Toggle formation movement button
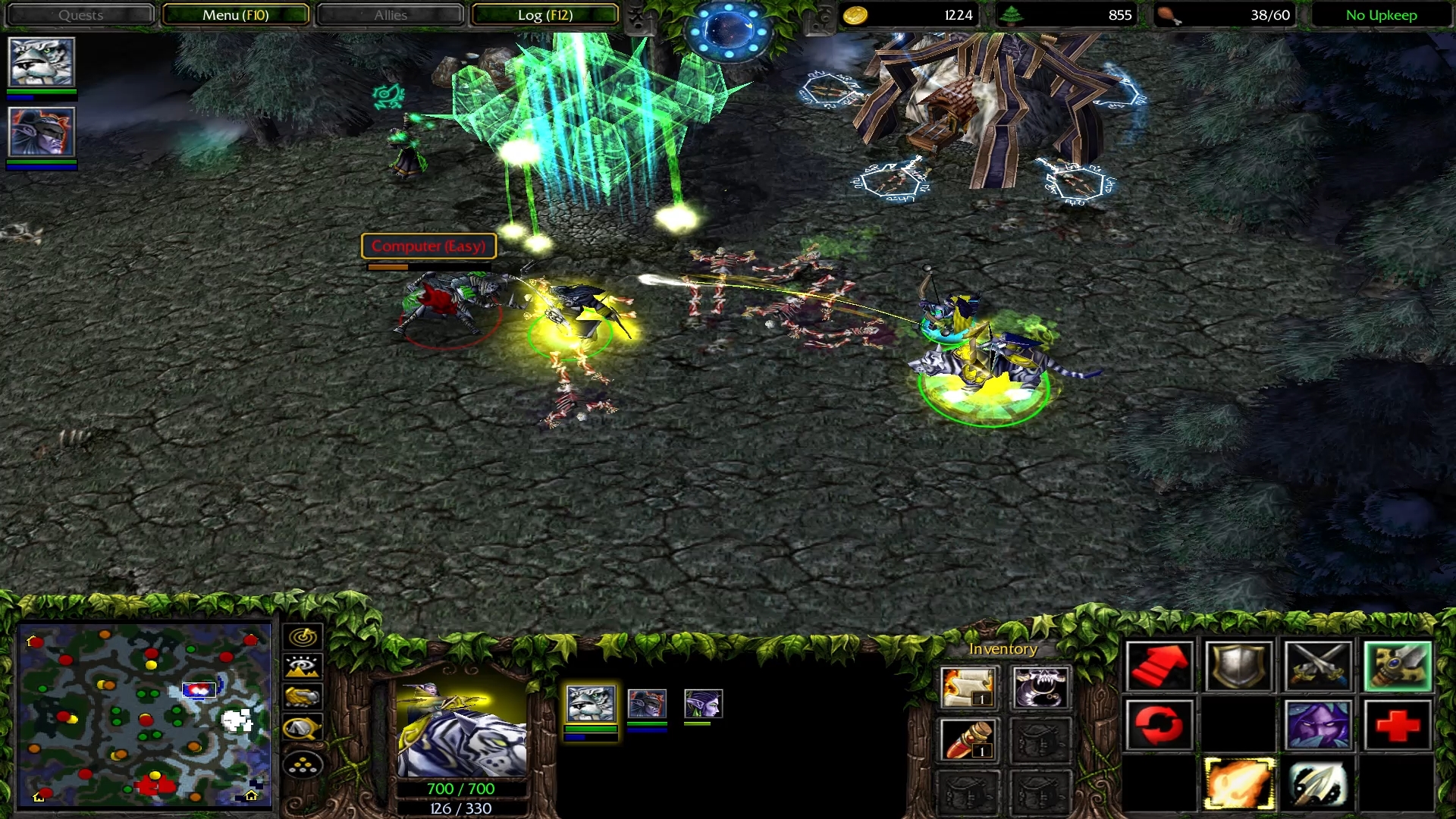 (303, 766)
